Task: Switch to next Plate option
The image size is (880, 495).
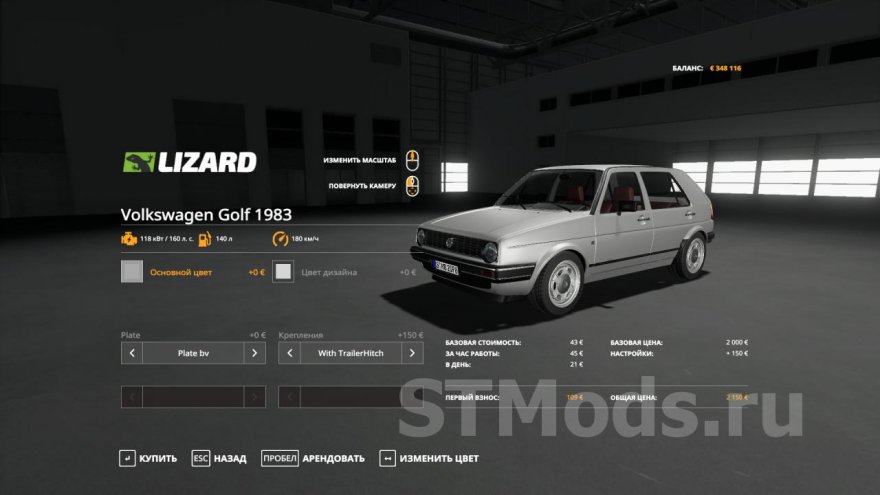Action: (255, 353)
